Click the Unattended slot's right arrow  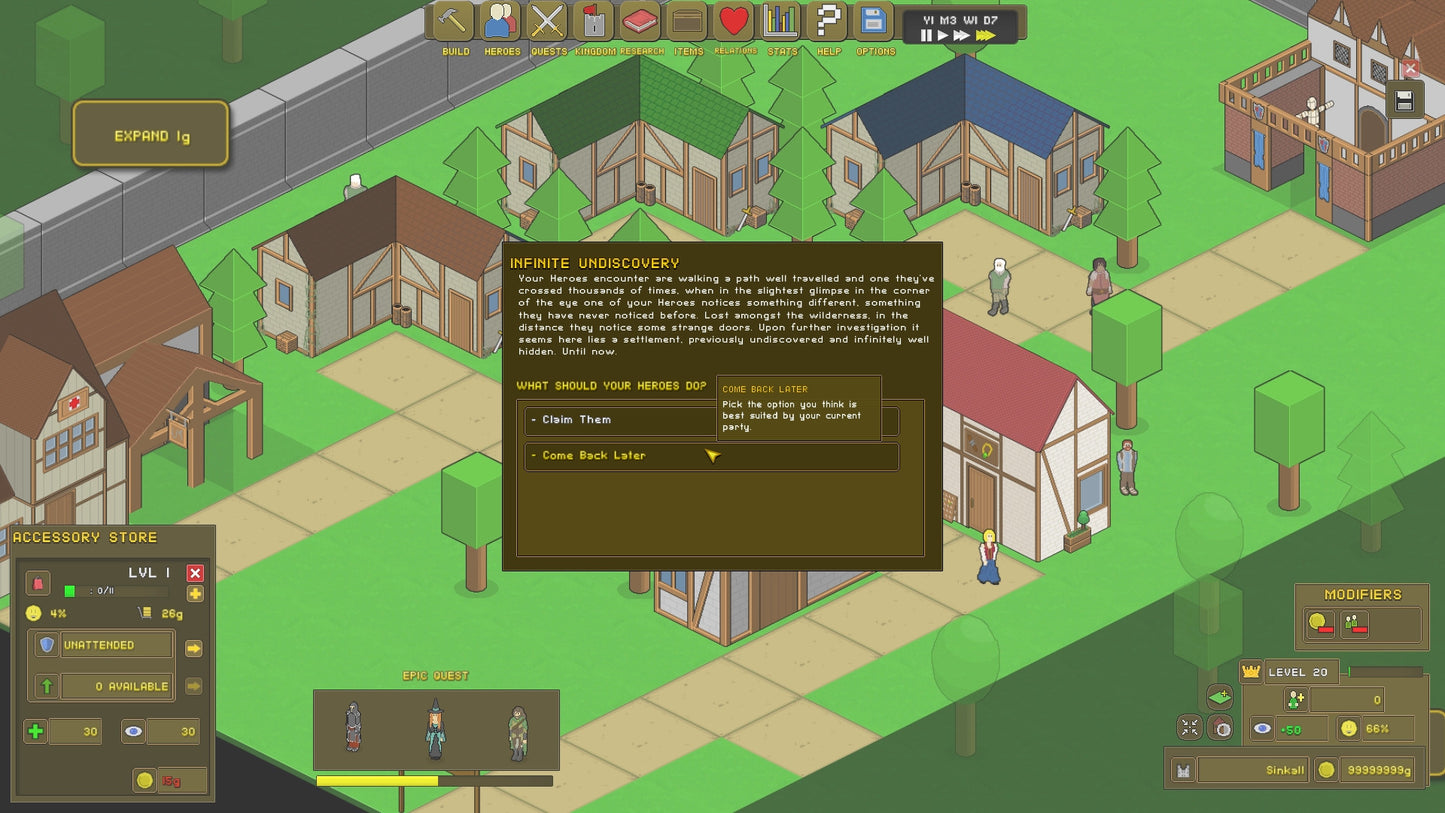pyautogui.click(x=195, y=645)
